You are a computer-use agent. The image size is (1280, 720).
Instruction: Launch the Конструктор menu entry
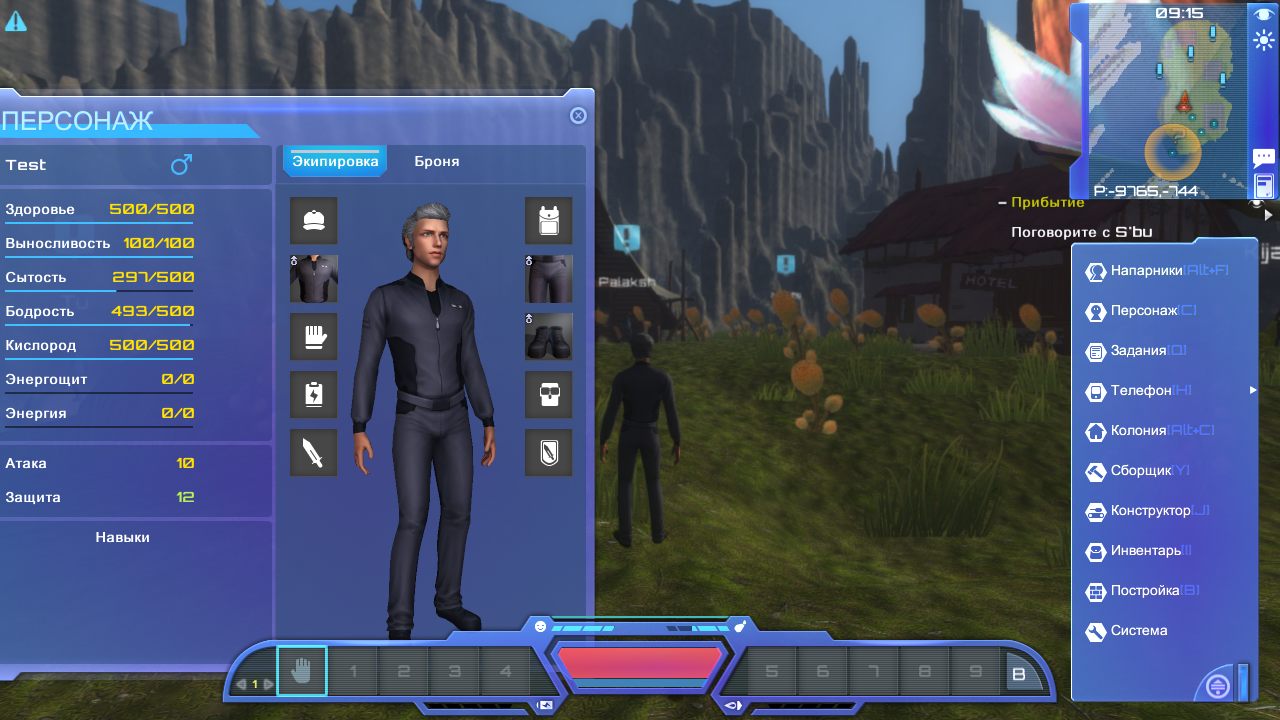(x=1150, y=511)
